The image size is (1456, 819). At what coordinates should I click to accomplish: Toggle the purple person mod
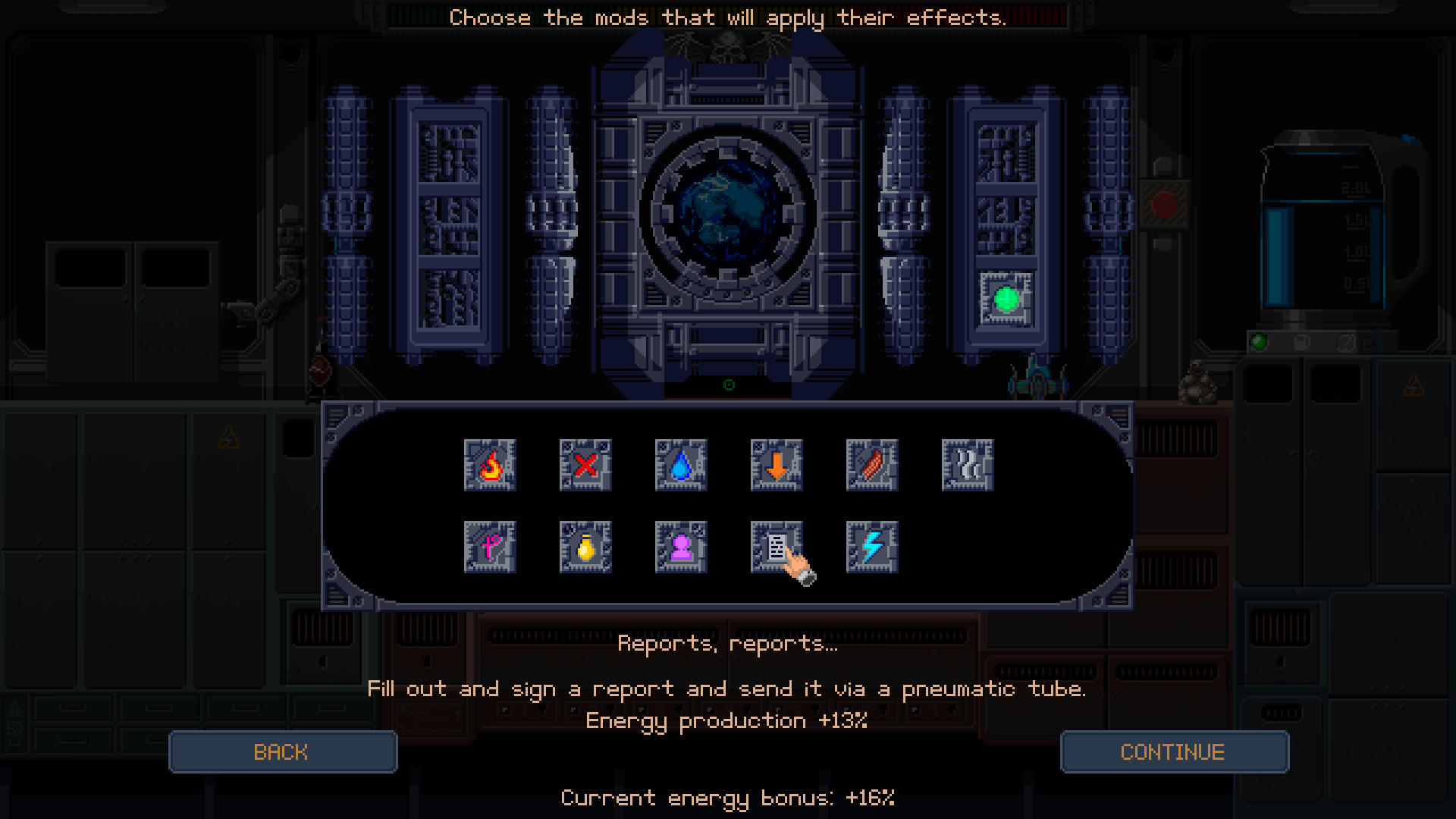click(681, 547)
